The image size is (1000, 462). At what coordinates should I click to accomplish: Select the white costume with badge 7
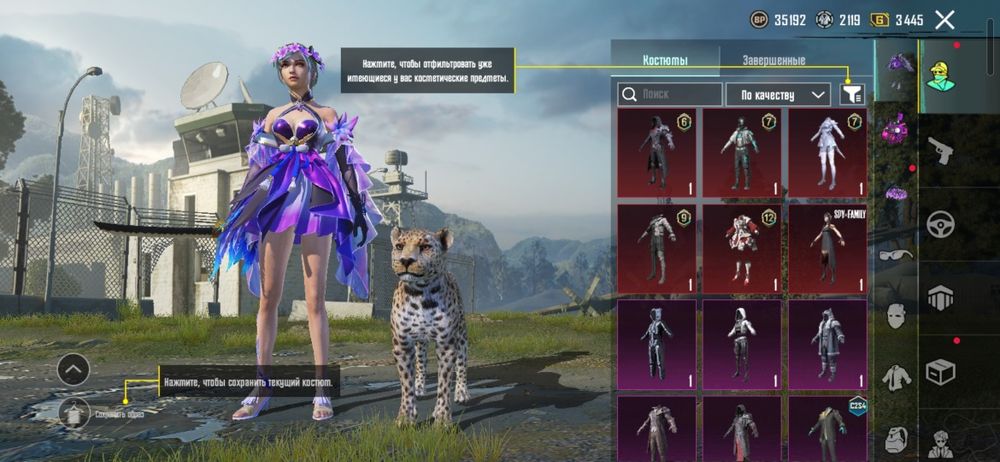click(827, 152)
